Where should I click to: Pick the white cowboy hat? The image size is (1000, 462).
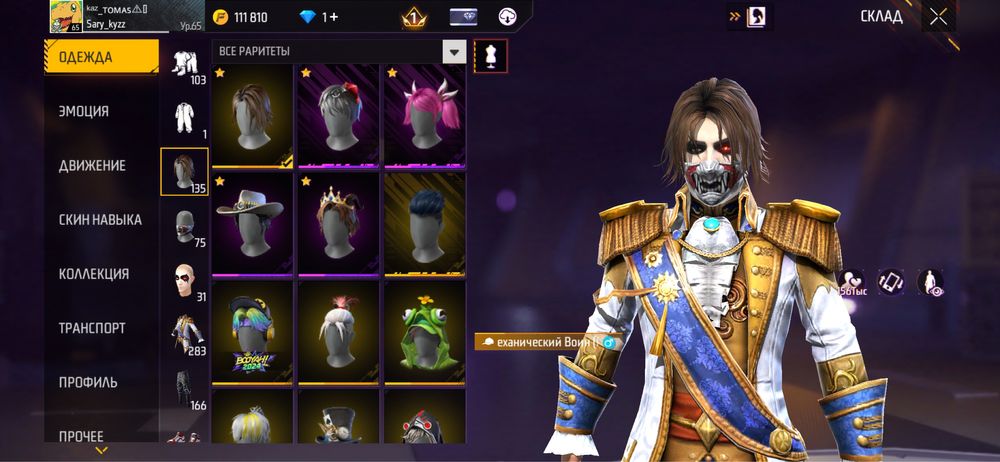253,223
